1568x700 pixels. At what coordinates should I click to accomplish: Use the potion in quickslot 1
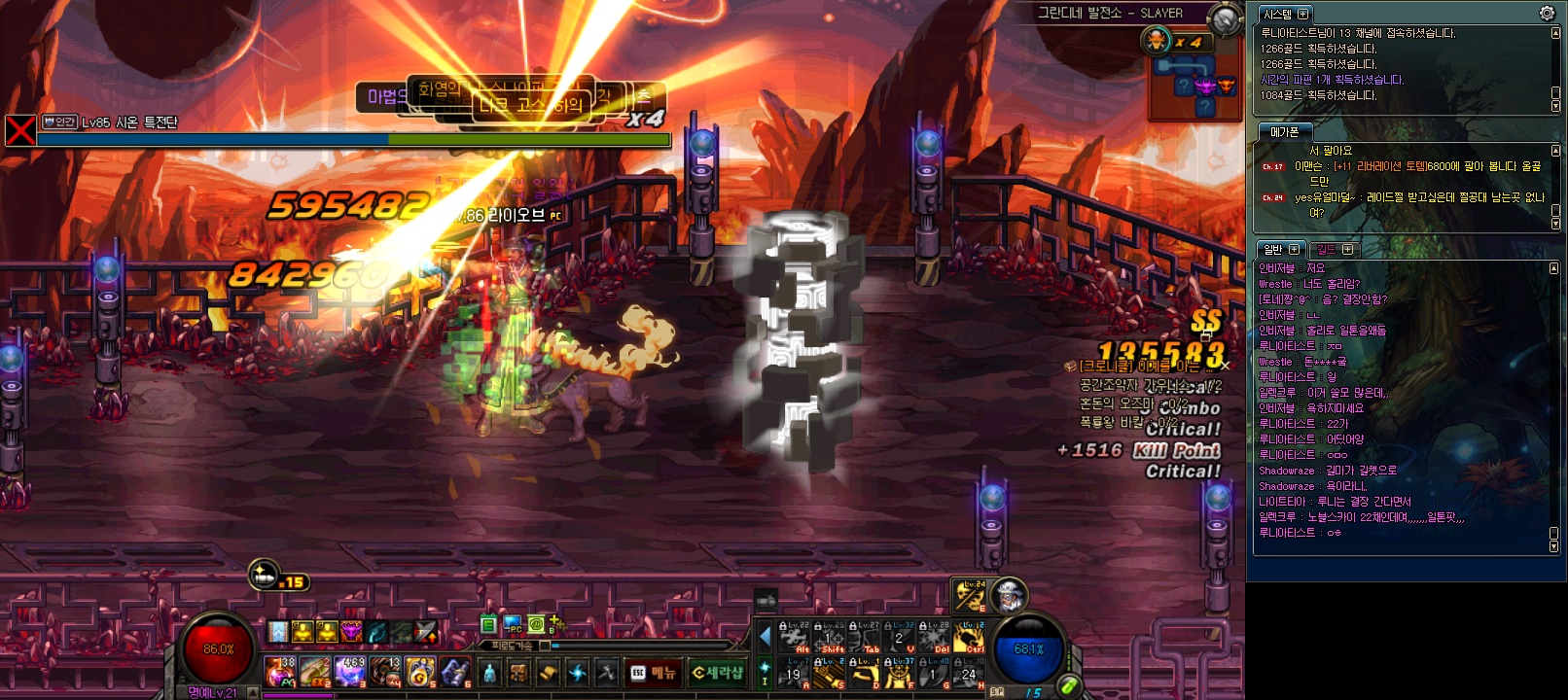point(280,672)
